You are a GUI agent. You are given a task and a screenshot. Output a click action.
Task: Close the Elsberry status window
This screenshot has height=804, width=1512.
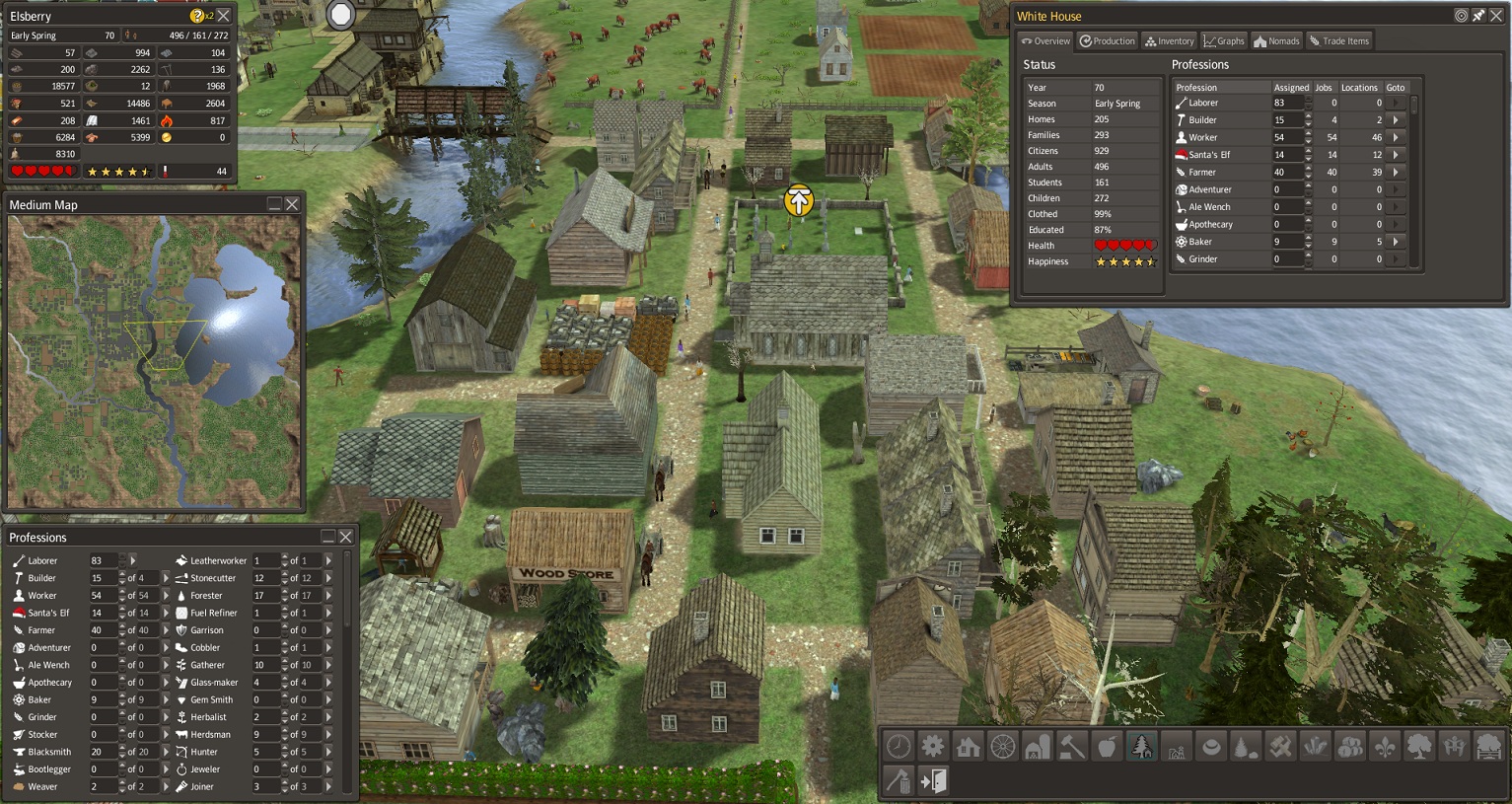[224, 16]
